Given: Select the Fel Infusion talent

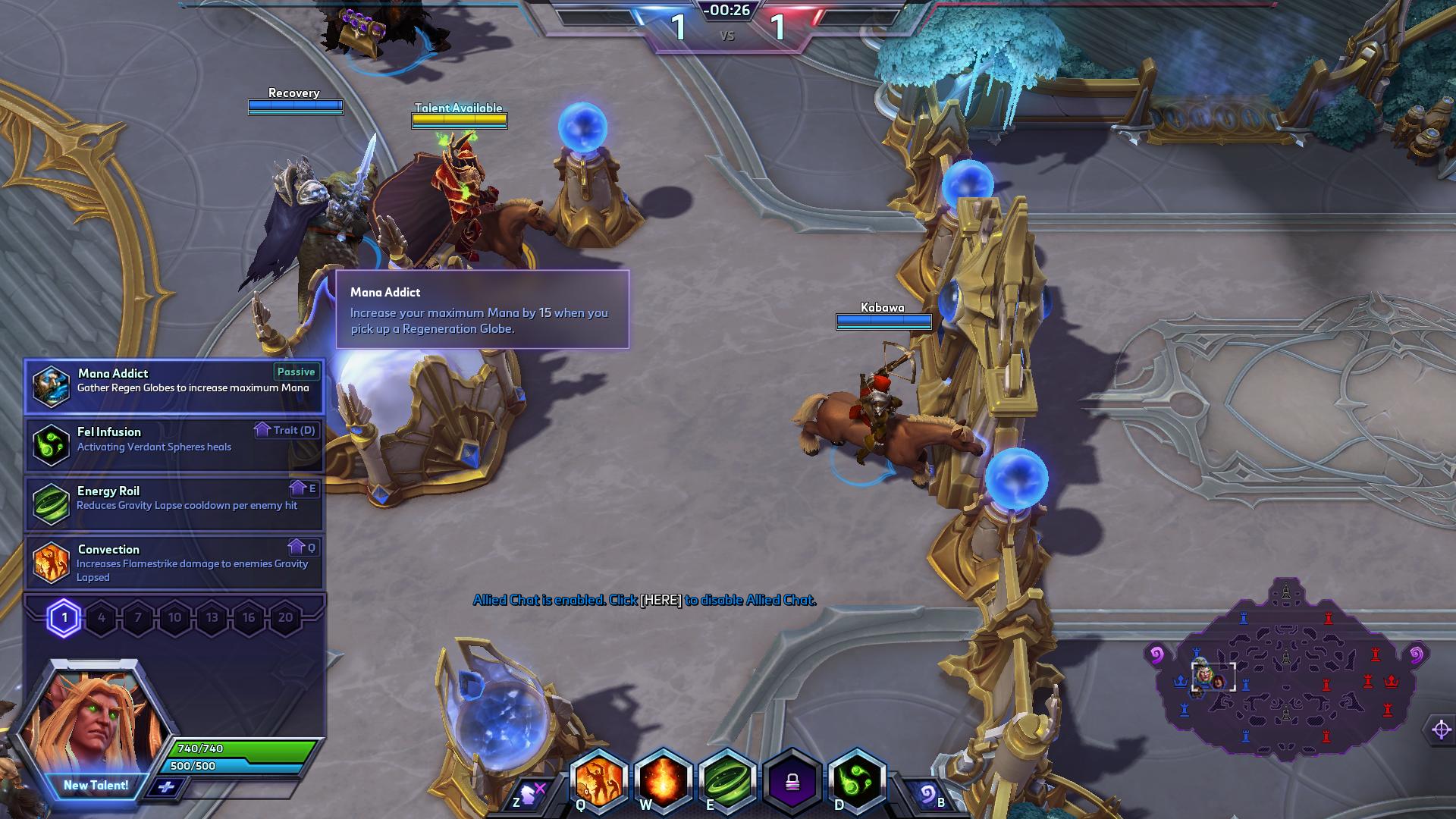Looking at the screenshot, I should coord(174,444).
